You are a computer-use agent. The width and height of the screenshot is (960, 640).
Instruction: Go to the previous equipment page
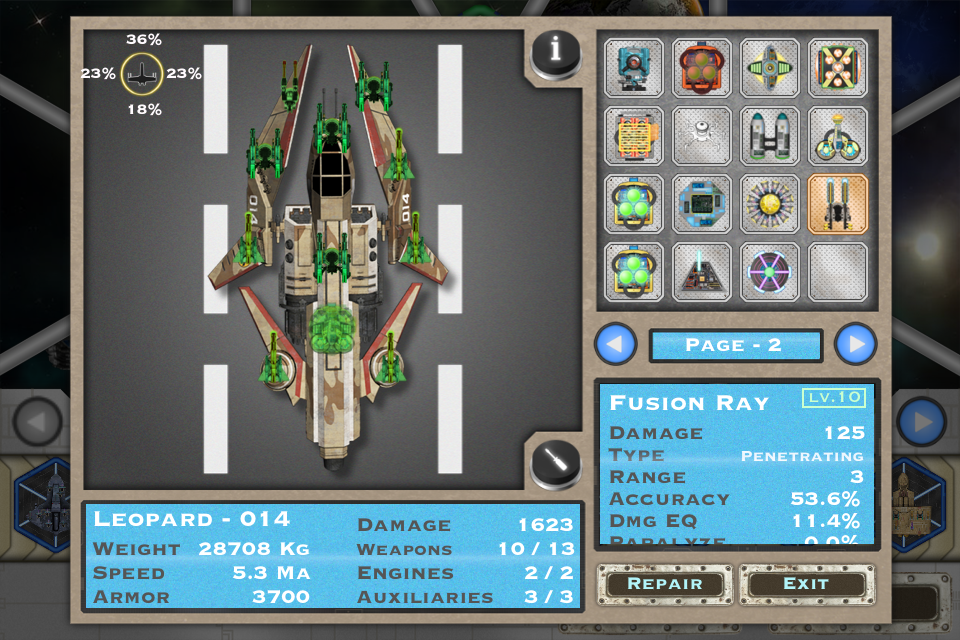point(616,345)
